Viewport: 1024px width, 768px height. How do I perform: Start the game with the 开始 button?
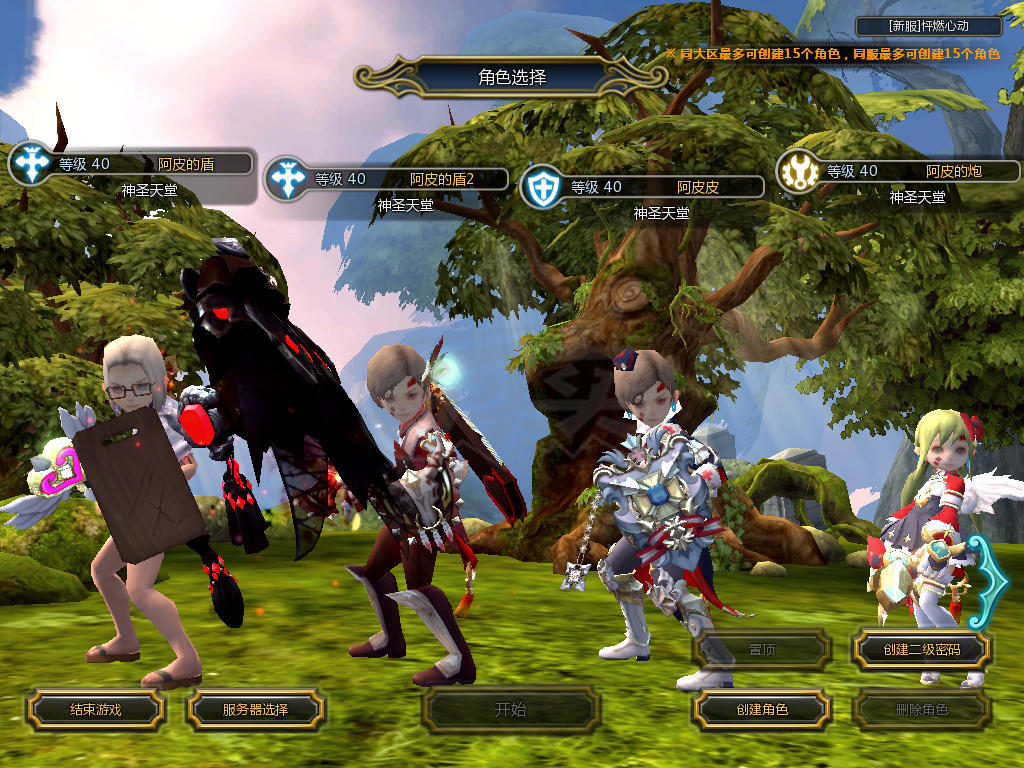coord(510,710)
